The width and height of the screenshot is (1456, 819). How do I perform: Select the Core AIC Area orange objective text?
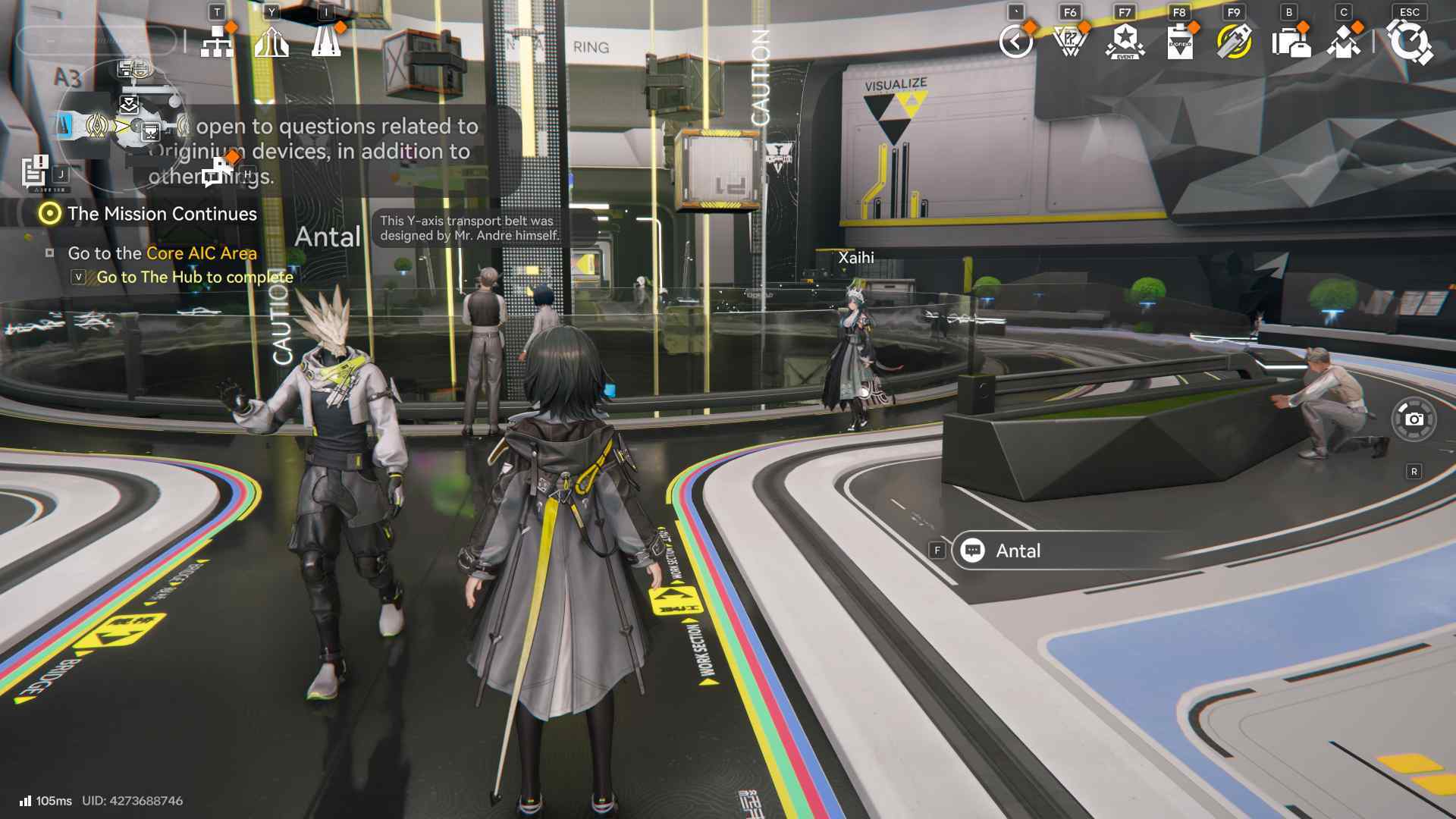[201, 254]
